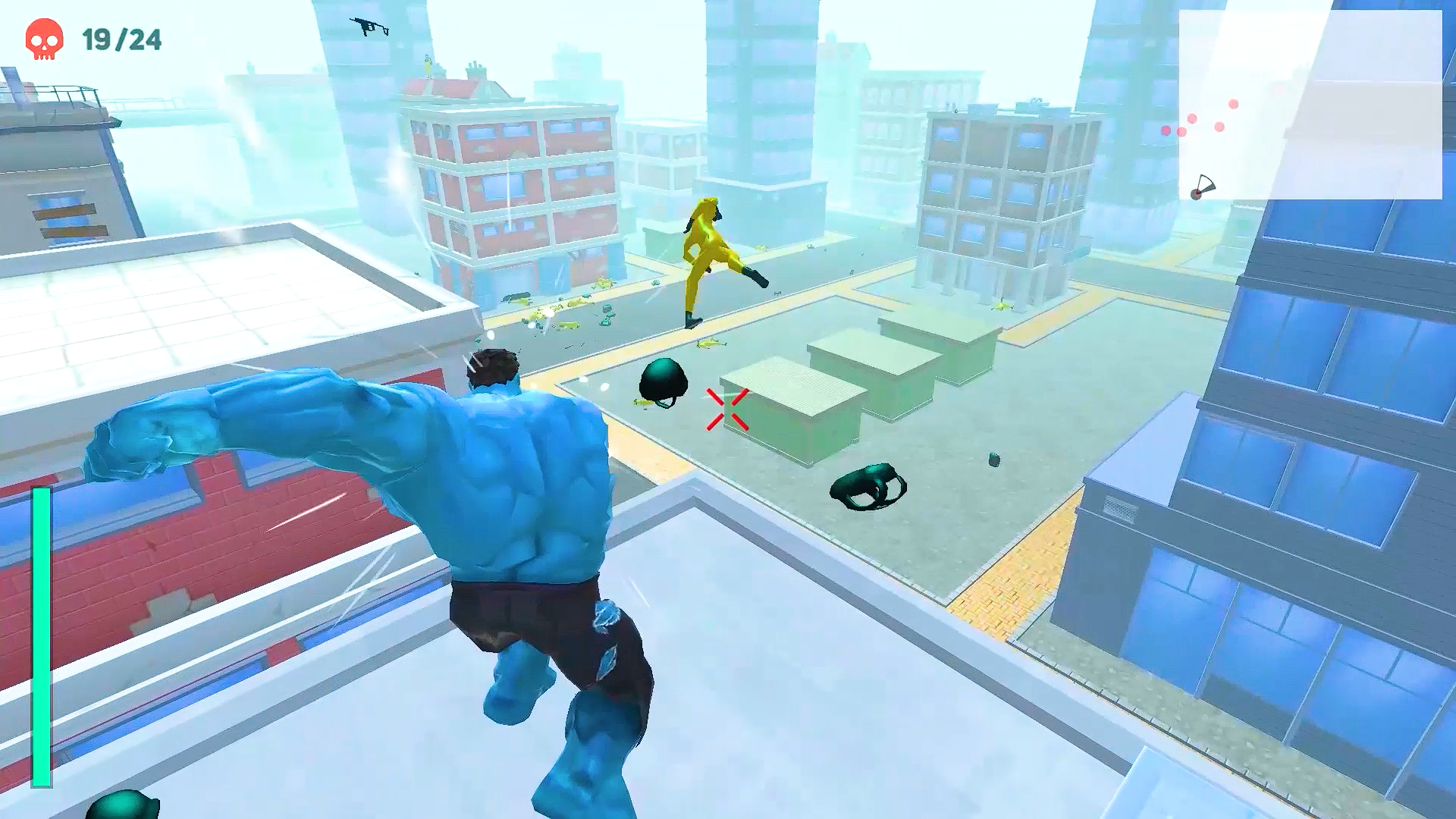Click the topmost red enemy dot on minimap
Image resolution: width=1456 pixels, height=819 pixels.
(x=1233, y=104)
